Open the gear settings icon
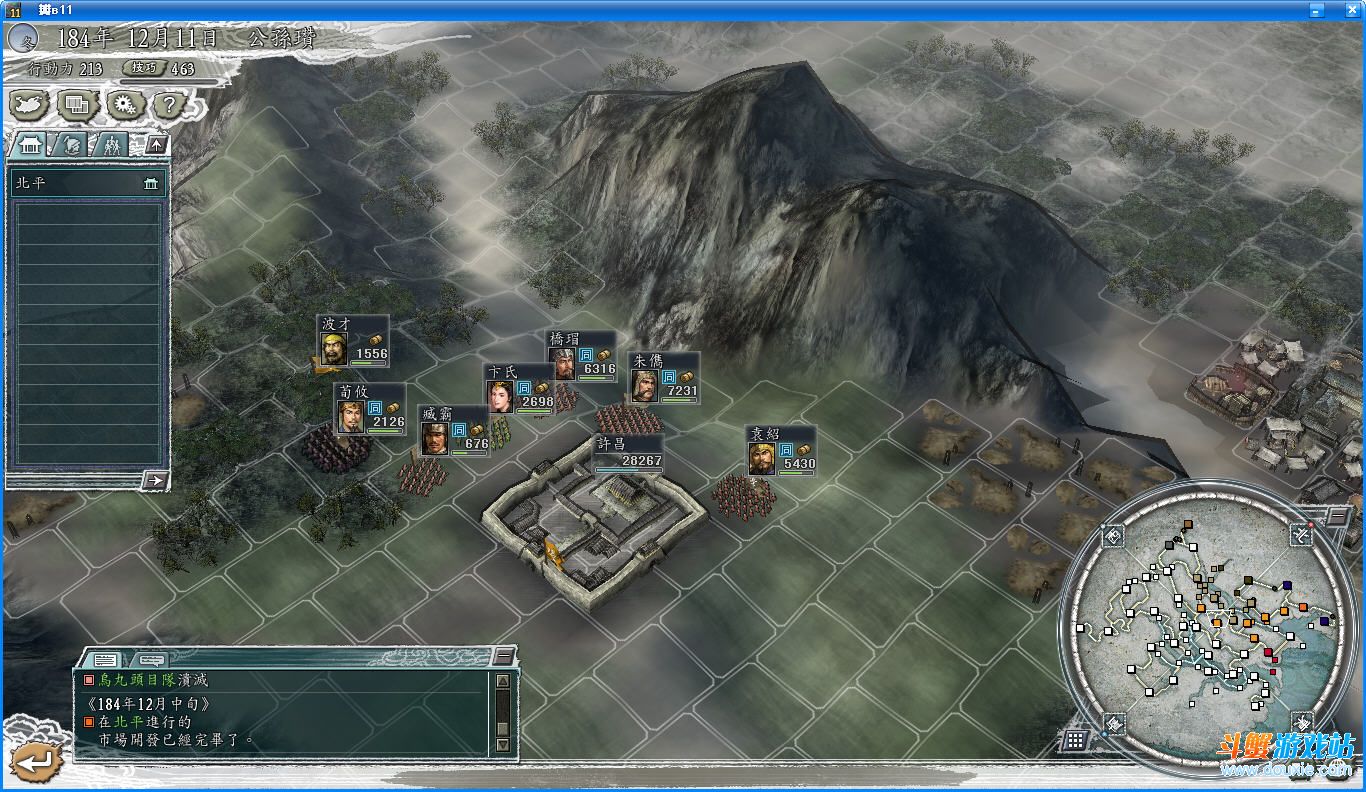Image resolution: width=1366 pixels, height=792 pixels. pyautogui.click(x=124, y=103)
